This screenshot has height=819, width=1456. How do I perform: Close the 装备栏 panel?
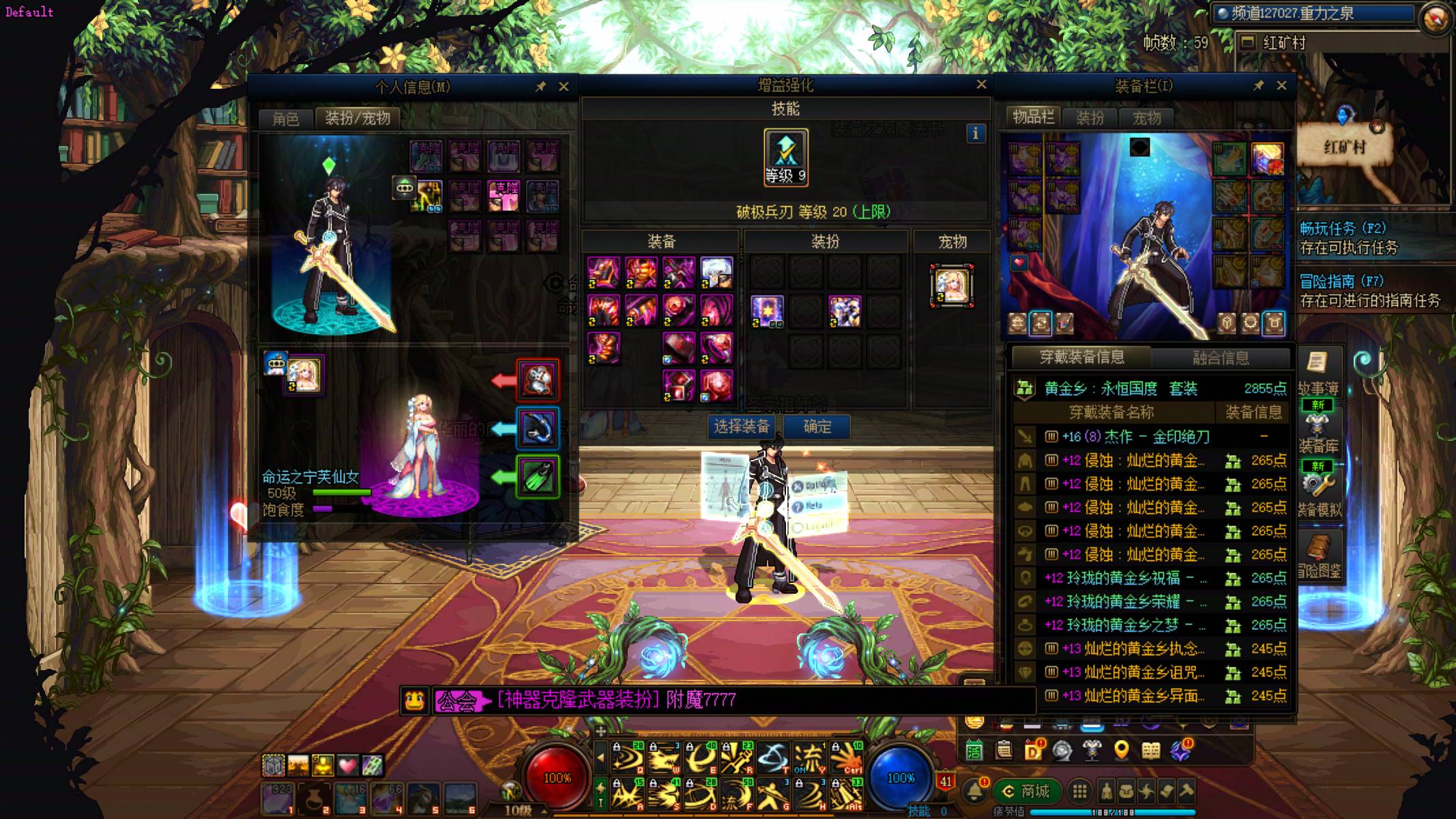(x=1281, y=85)
